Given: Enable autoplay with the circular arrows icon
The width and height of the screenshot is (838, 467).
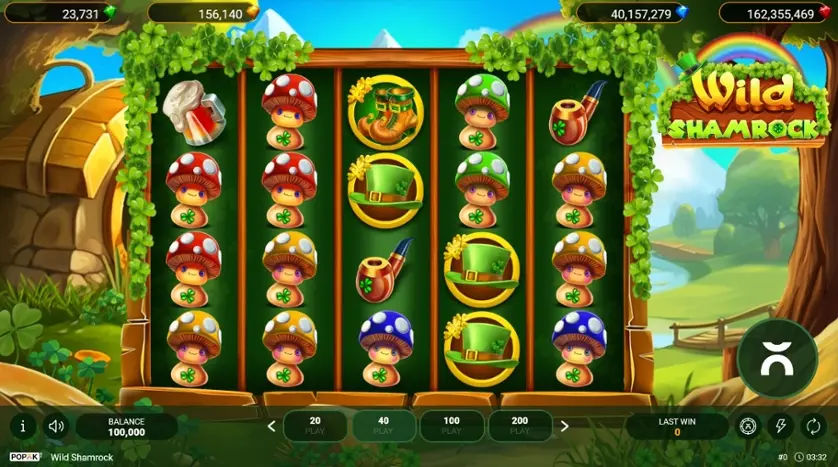Looking at the screenshot, I should [x=811, y=426].
